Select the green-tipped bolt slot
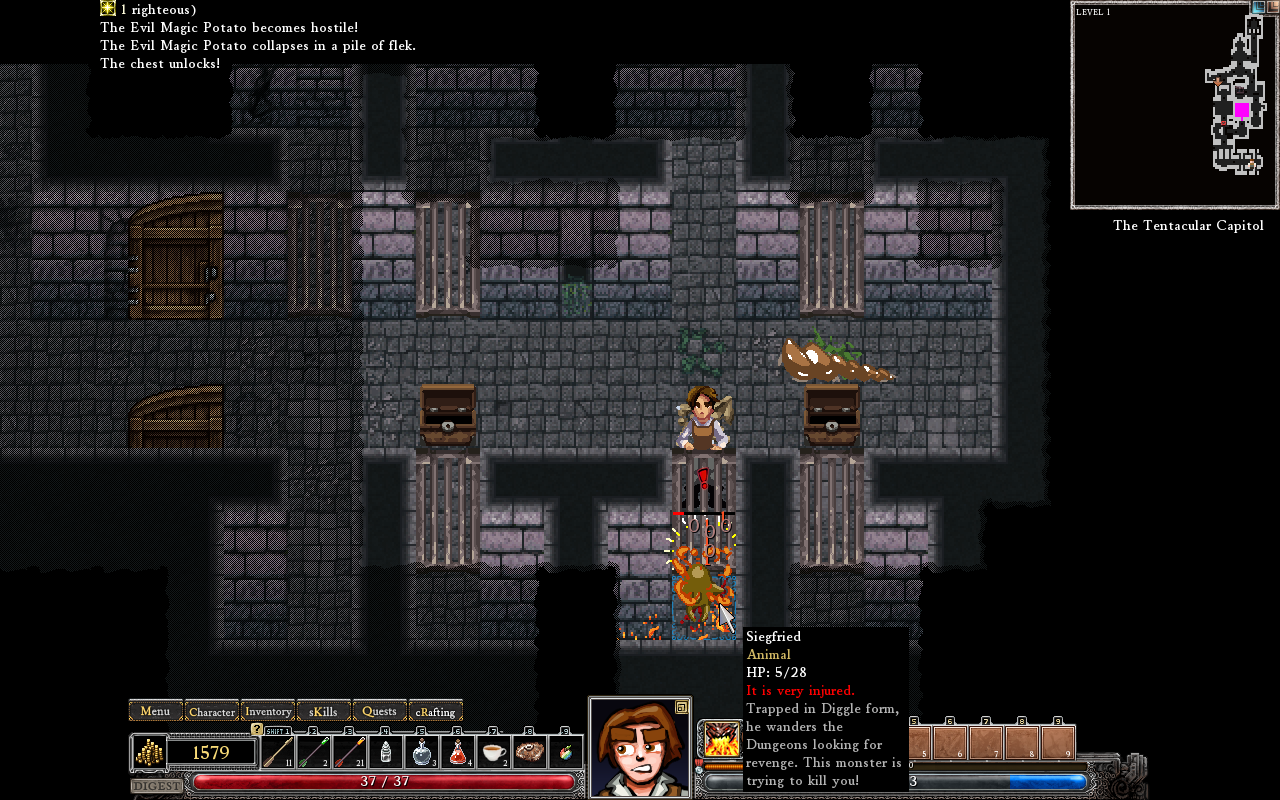Image resolution: width=1280 pixels, height=800 pixels. click(314, 751)
